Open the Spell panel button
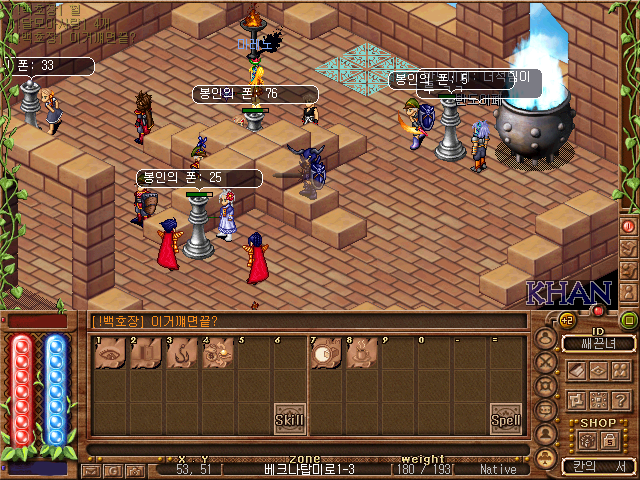The height and width of the screenshot is (480, 640). point(505,420)
